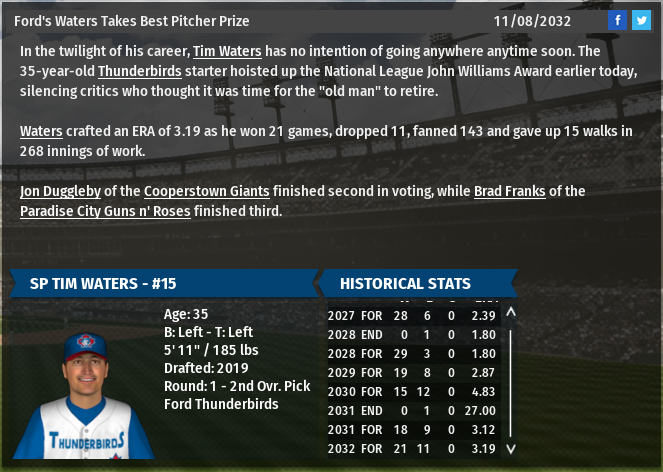Open the Paradise City Guns n' Roses link
This screenshot has height=472, width=663.
(x=106, y=211)
